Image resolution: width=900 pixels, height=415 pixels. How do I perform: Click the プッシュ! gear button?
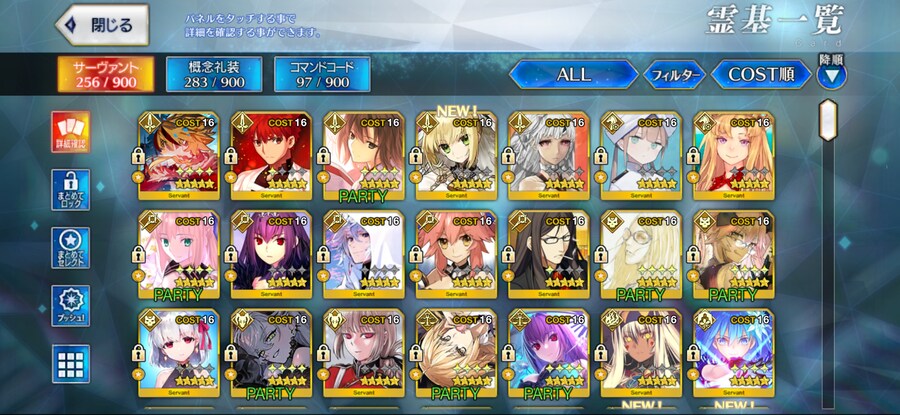70,306
